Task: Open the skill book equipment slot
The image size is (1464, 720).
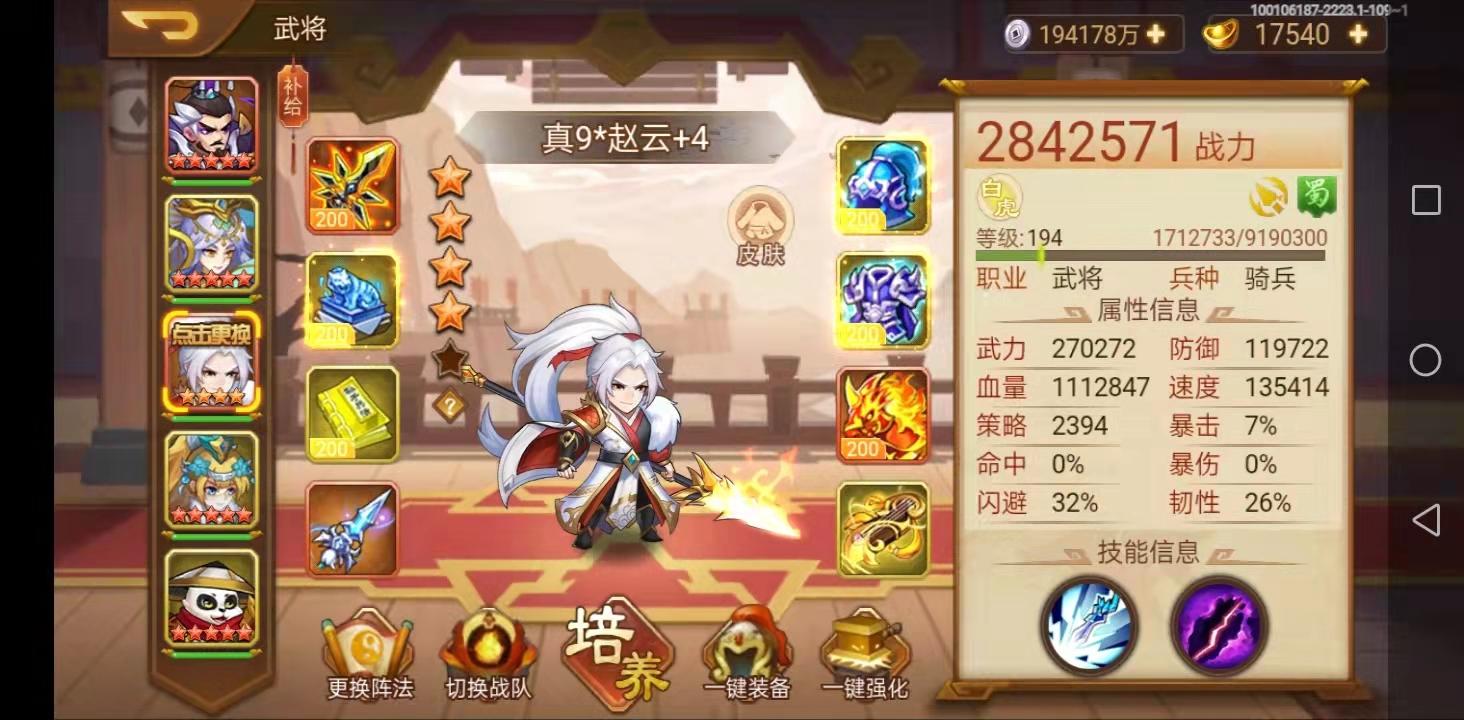Action: (x=352, y=415)
